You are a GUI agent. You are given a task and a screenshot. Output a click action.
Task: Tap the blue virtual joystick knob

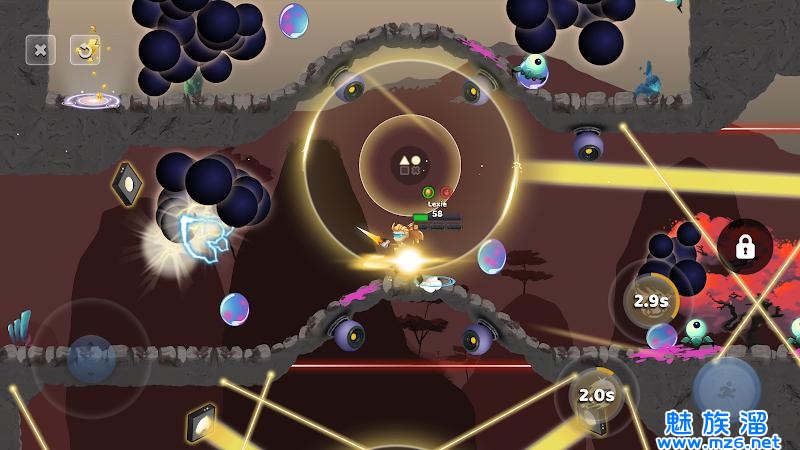point(91,358)
